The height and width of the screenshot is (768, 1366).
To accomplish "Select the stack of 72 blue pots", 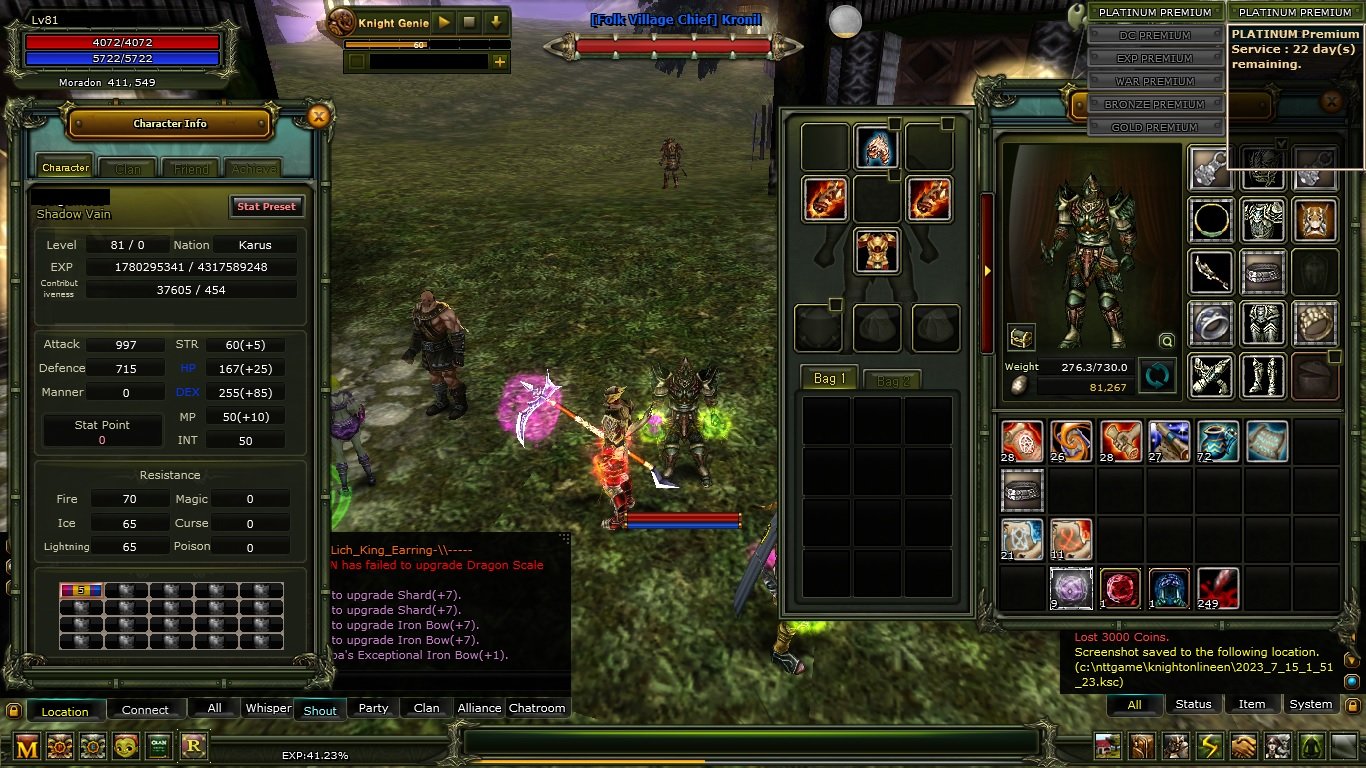I will point(1217,441).
